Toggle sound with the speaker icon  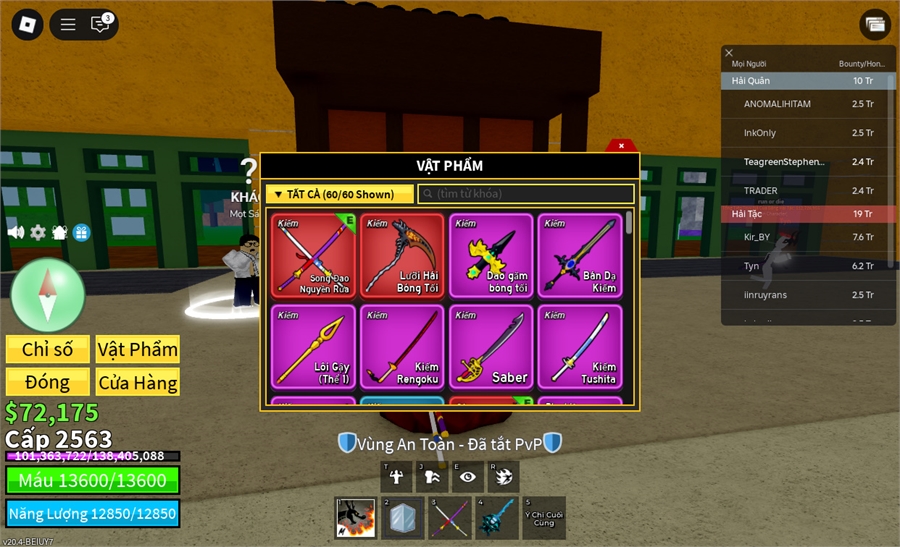16,232
